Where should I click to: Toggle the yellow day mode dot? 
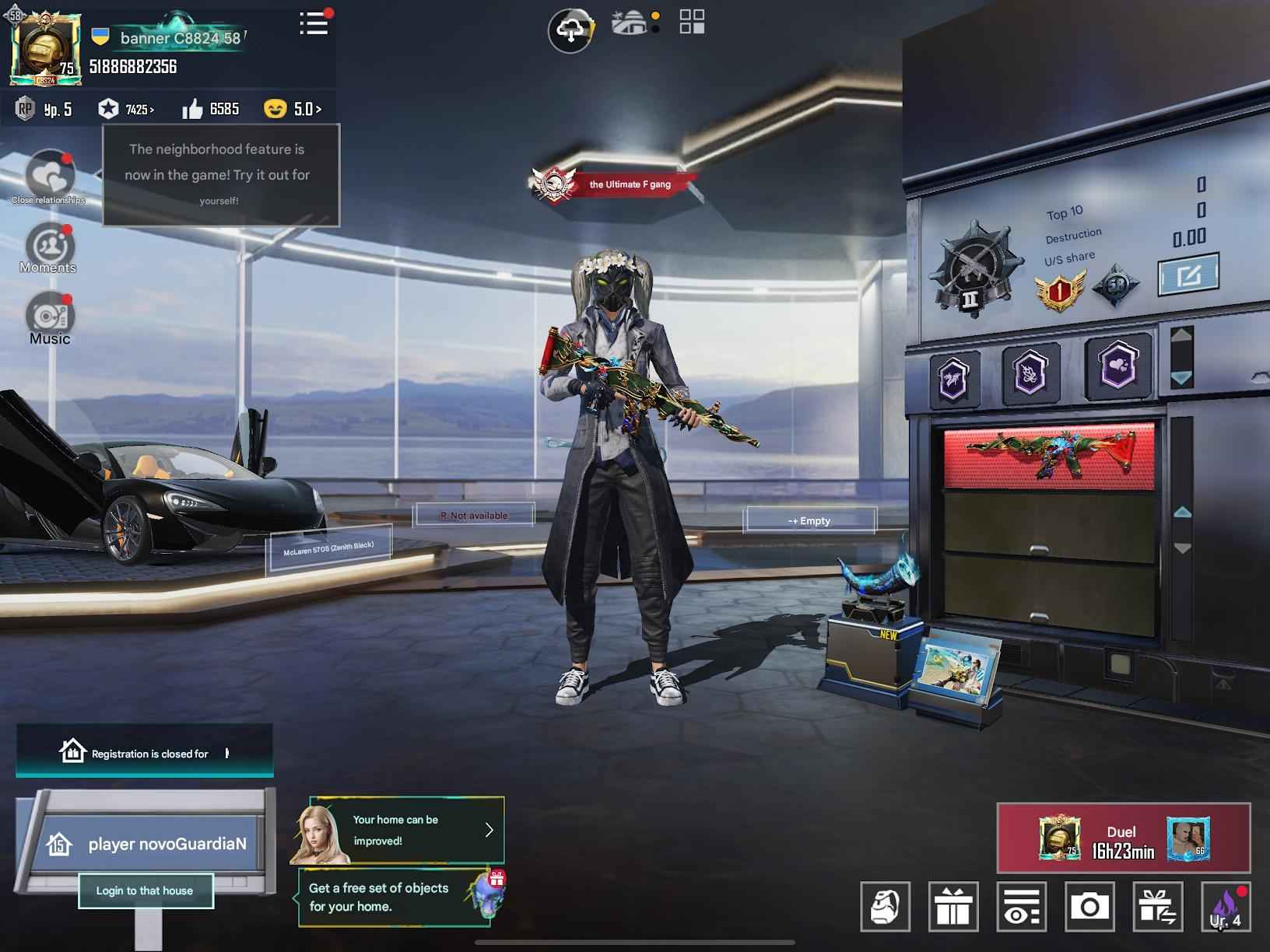[654, 15]
